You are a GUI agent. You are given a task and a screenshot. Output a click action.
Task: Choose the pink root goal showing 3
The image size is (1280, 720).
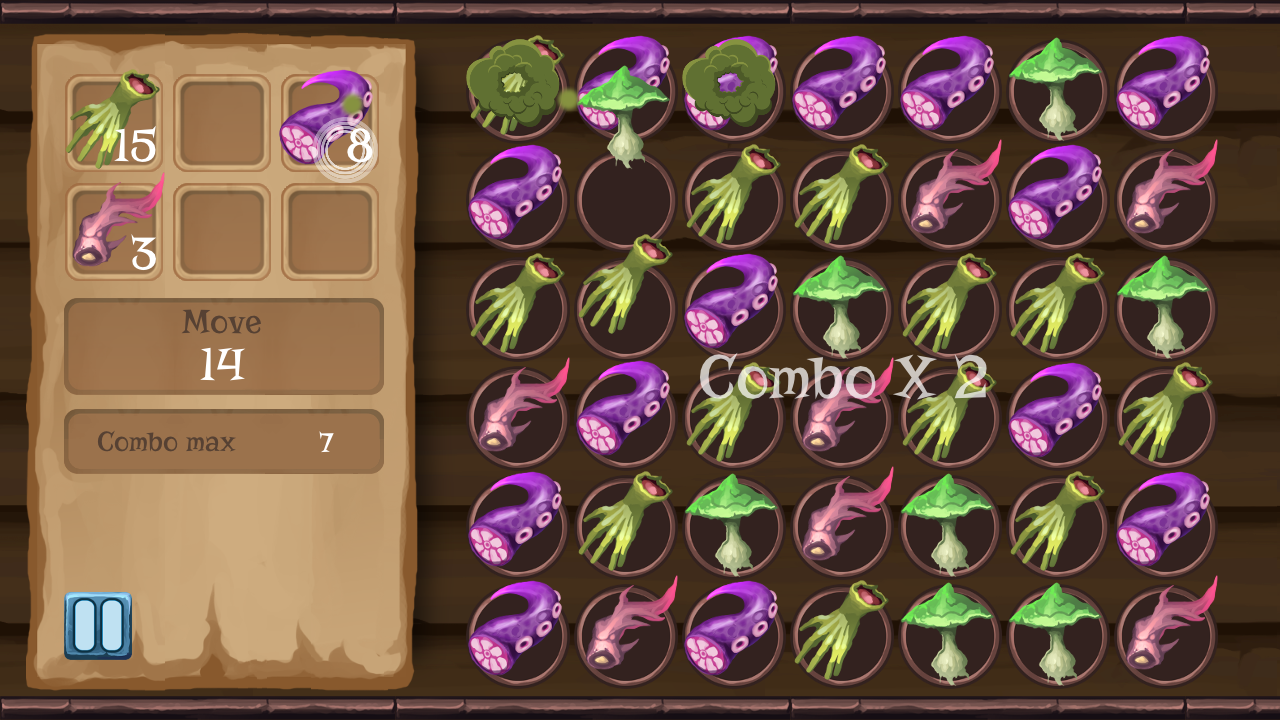pos(113,231)
